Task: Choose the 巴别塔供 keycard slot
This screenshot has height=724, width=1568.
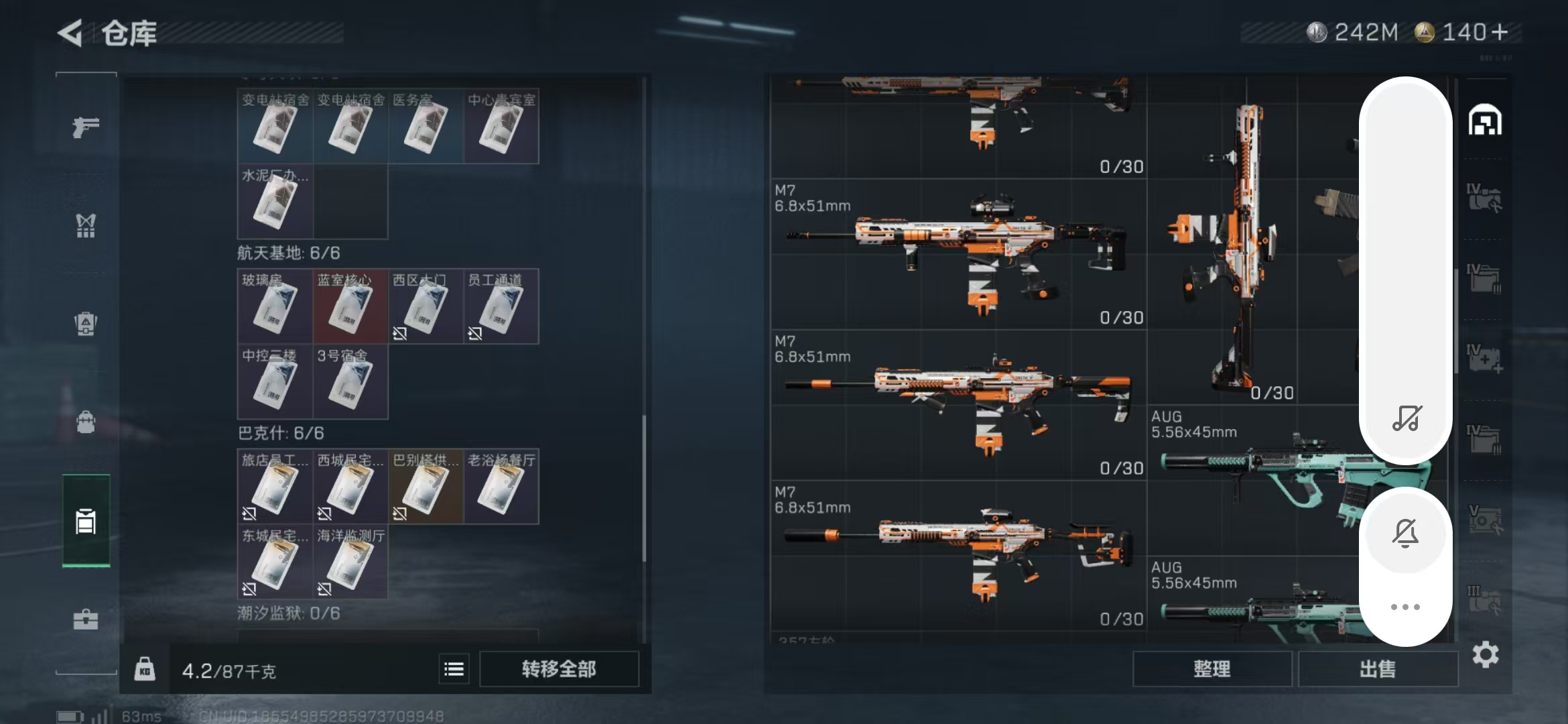Action: click(426, 487)
